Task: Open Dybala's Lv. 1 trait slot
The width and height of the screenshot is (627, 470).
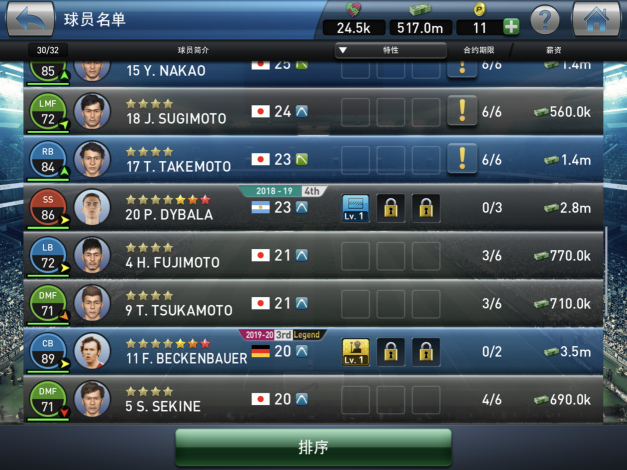Action: coord(356,208)
